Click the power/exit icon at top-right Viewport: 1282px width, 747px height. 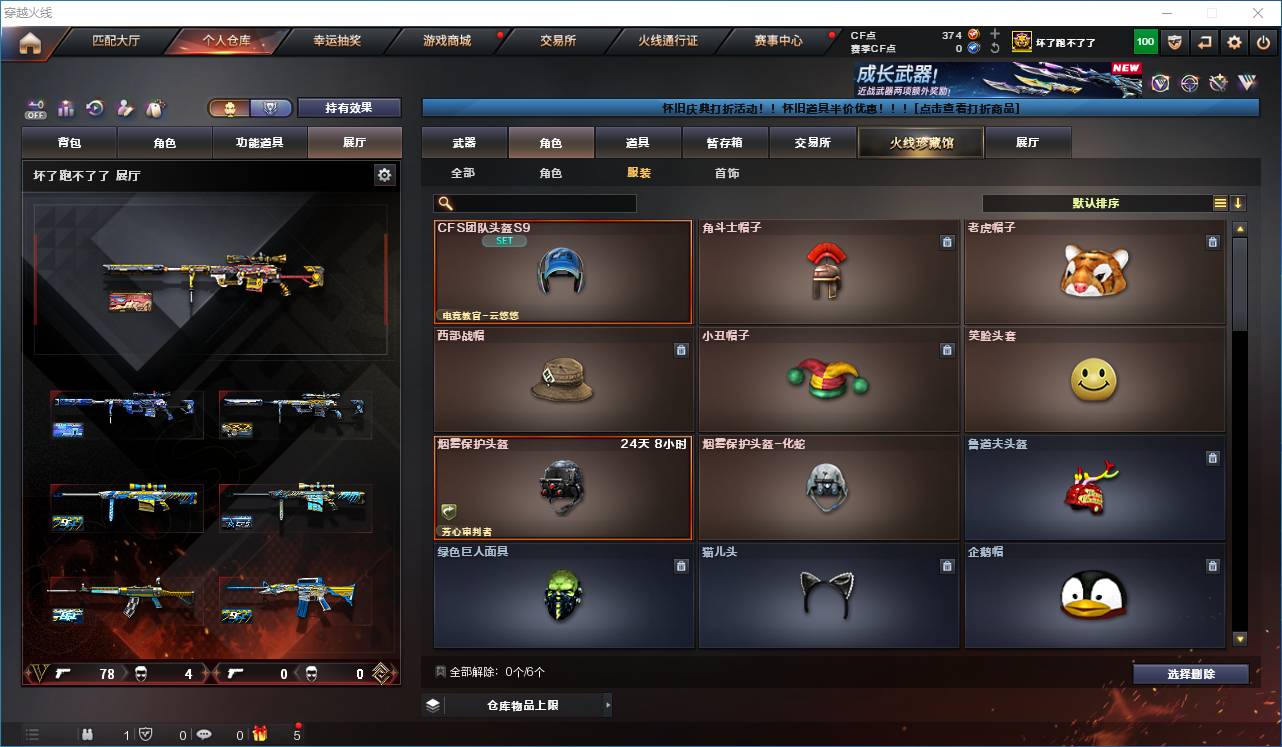click(1263, 41)
